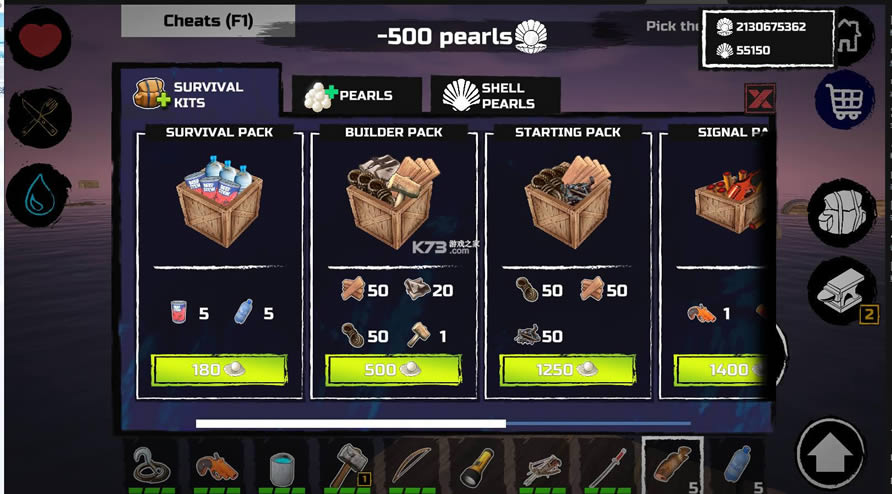This screenshot has width=892, height=494.
Task: Open the backpack inventory
Action: click(x=841, y=213)
